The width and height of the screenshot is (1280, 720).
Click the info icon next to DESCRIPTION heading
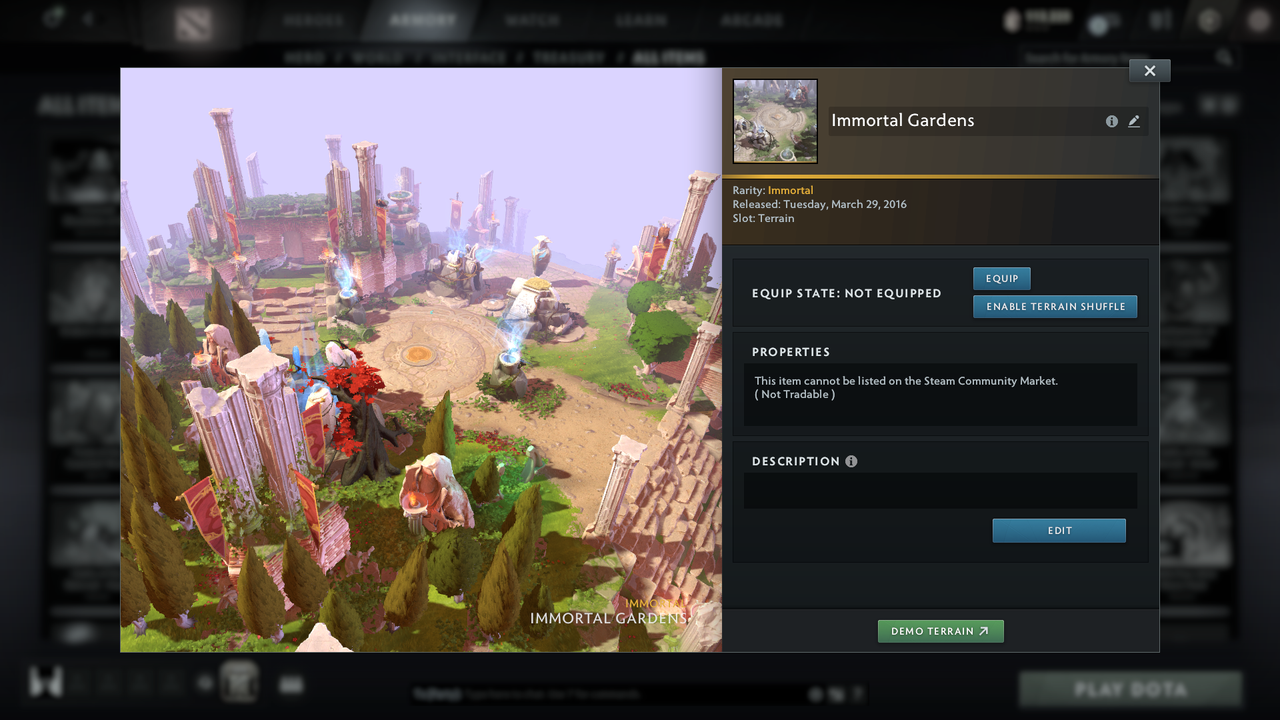[x=851, y=461]
